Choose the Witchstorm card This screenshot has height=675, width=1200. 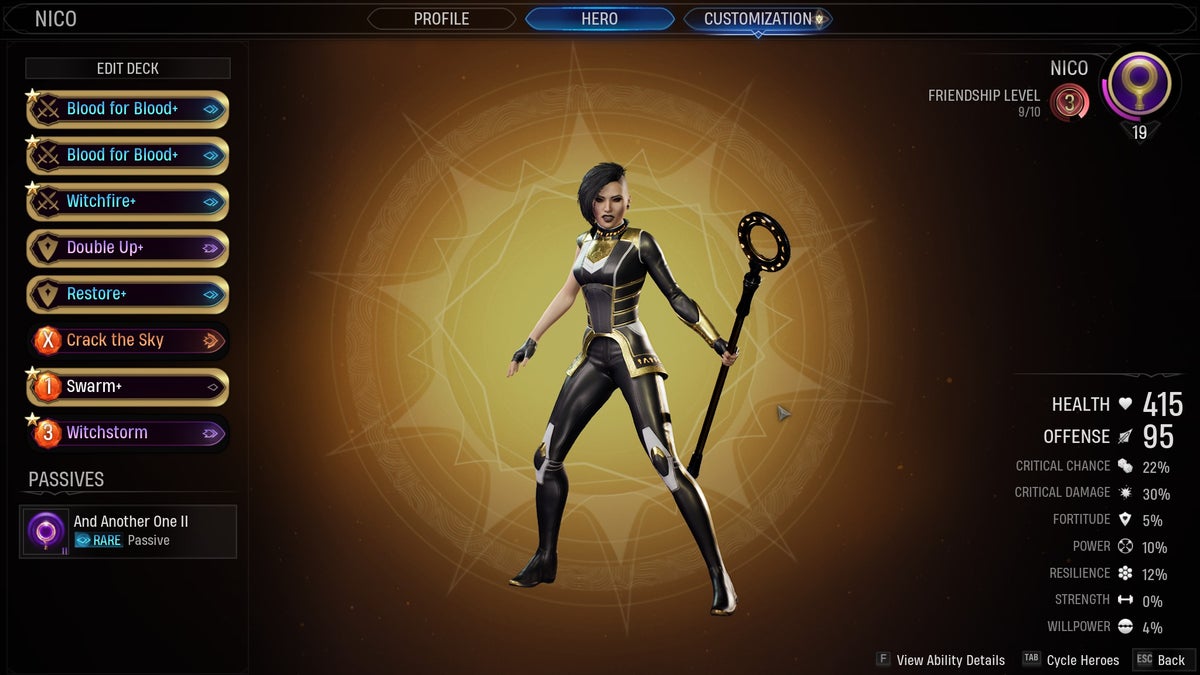[x=128, y=433]
